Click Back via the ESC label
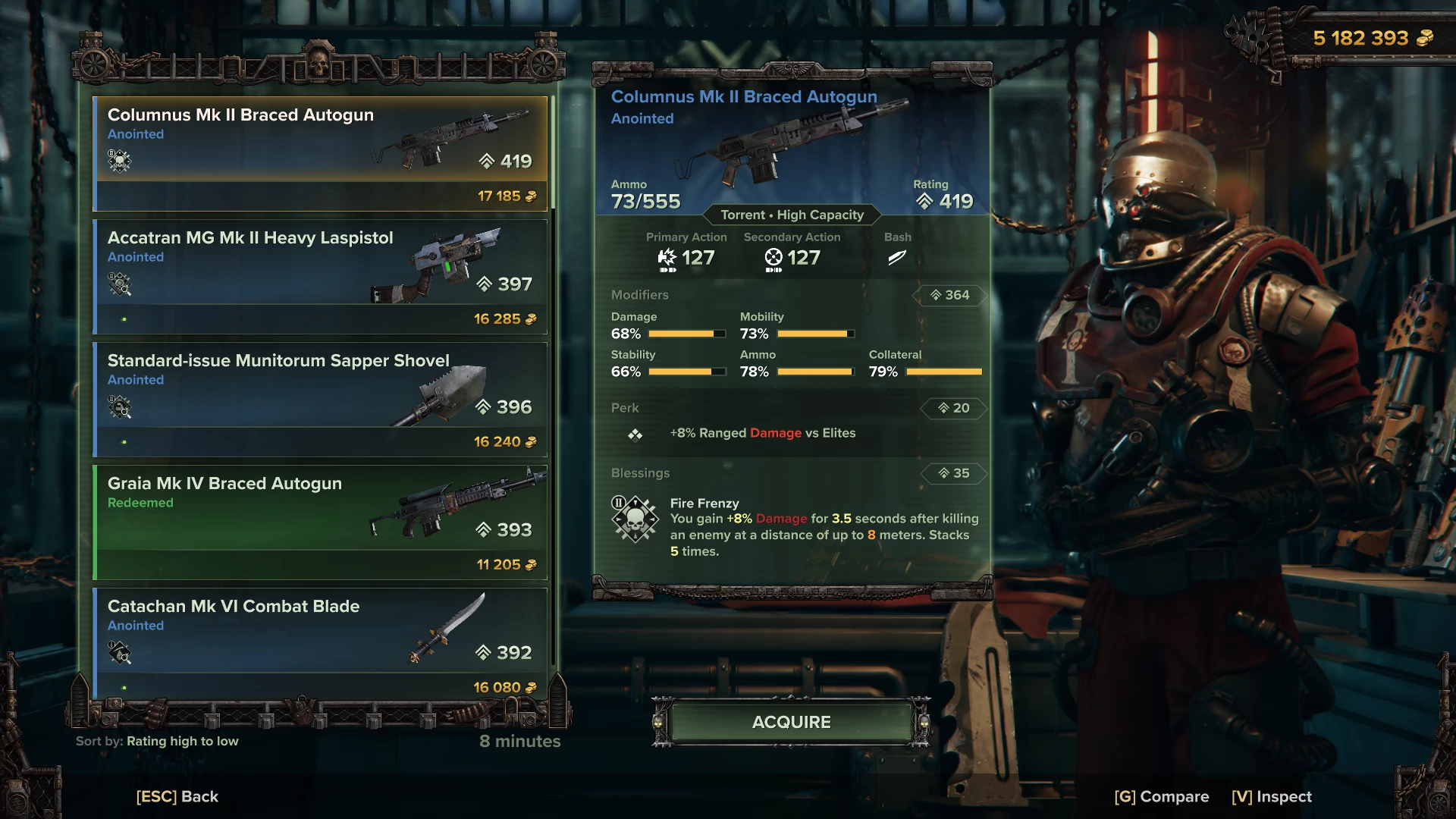Image resolution: width=1456 pixels, height=819 pixels. pos(176,796)
